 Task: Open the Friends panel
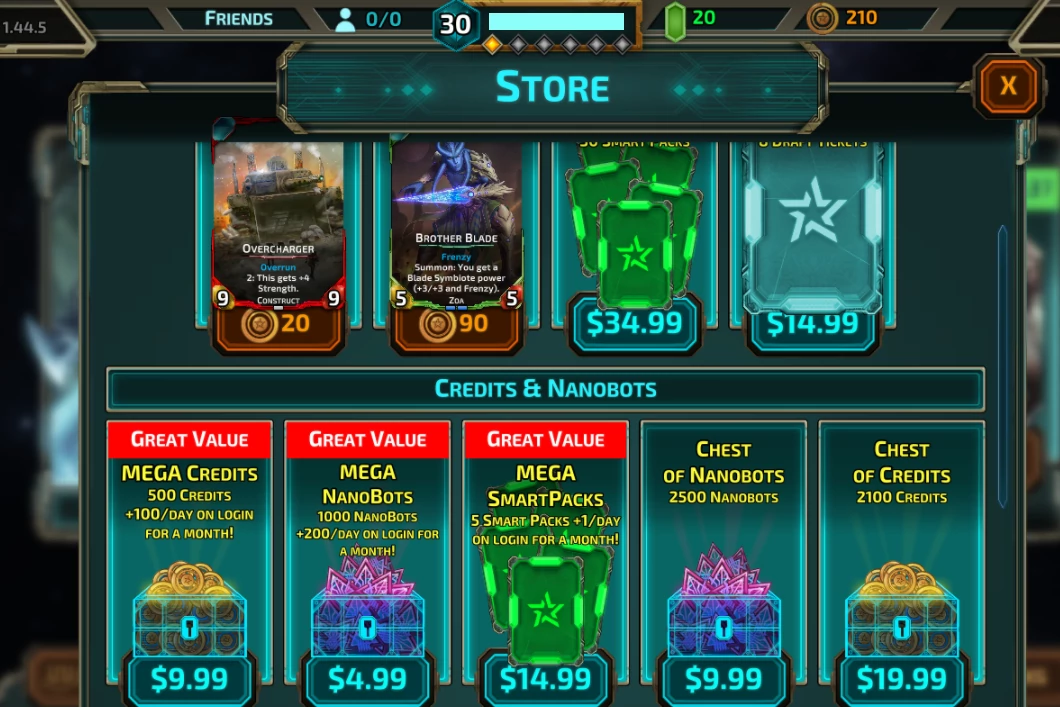[x=238, y=18]
